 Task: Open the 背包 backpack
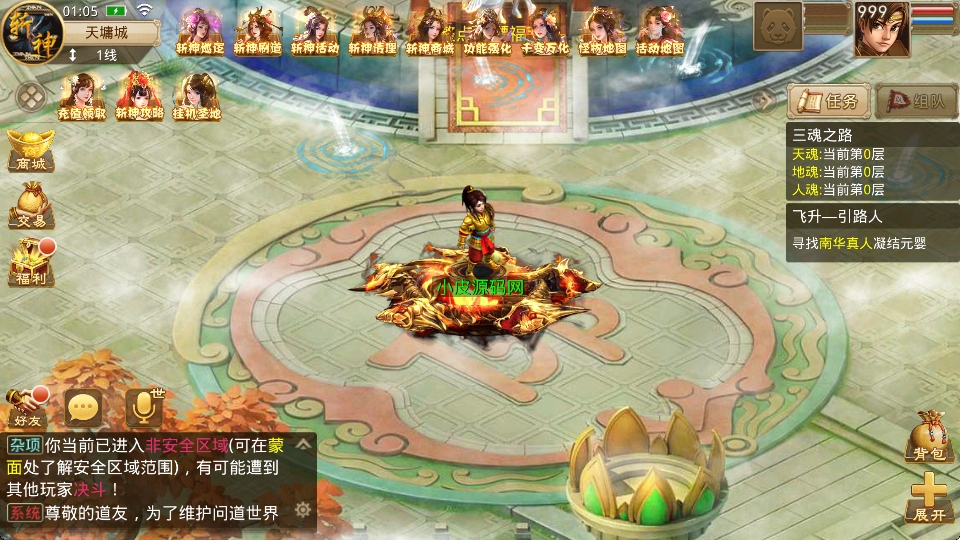click(x=926, y=438)
